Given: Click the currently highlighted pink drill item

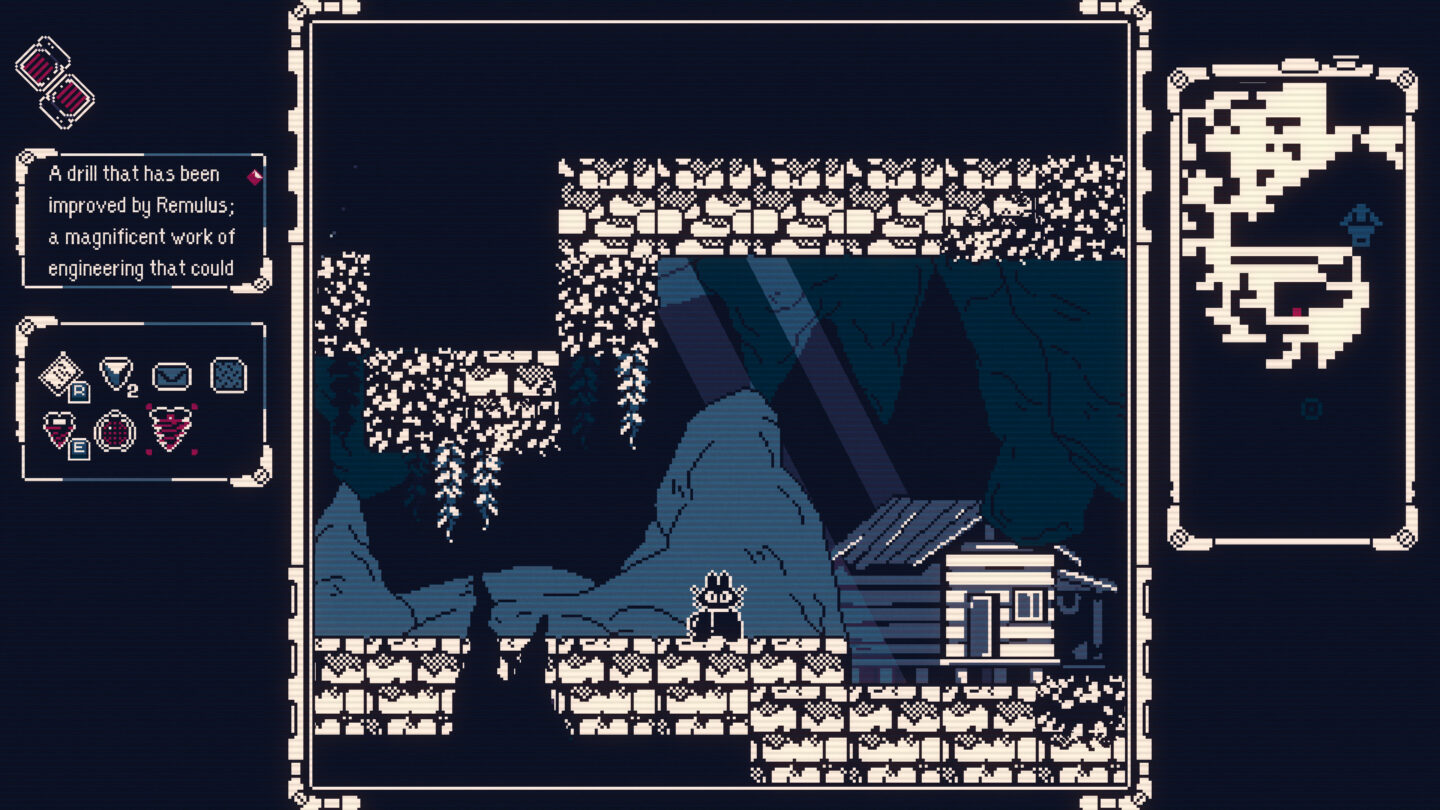Looking at the screenshot, I should click(x=170, y=429).
